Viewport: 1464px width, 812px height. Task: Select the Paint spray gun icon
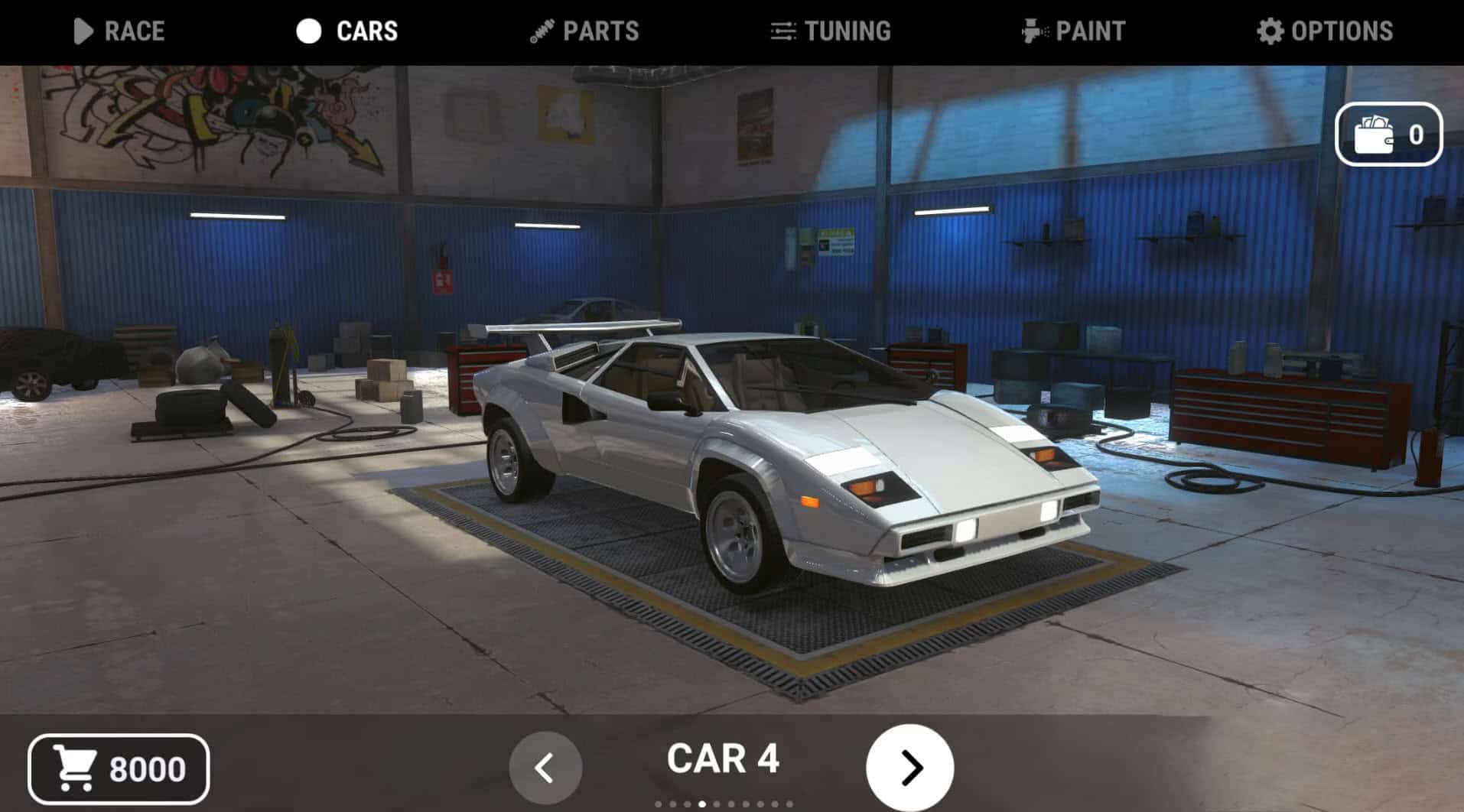point(1032,31)
